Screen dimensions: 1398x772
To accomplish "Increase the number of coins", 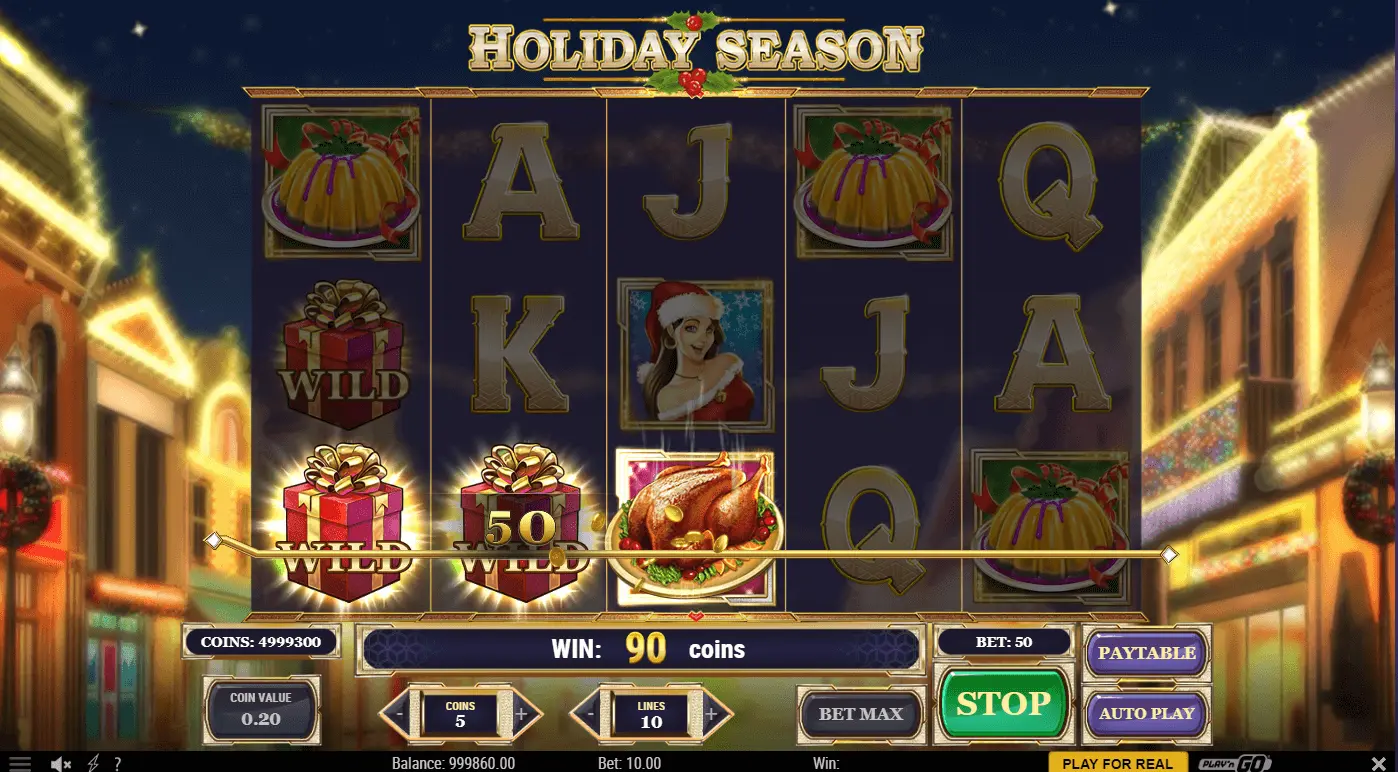I will (x=521, y=714).
